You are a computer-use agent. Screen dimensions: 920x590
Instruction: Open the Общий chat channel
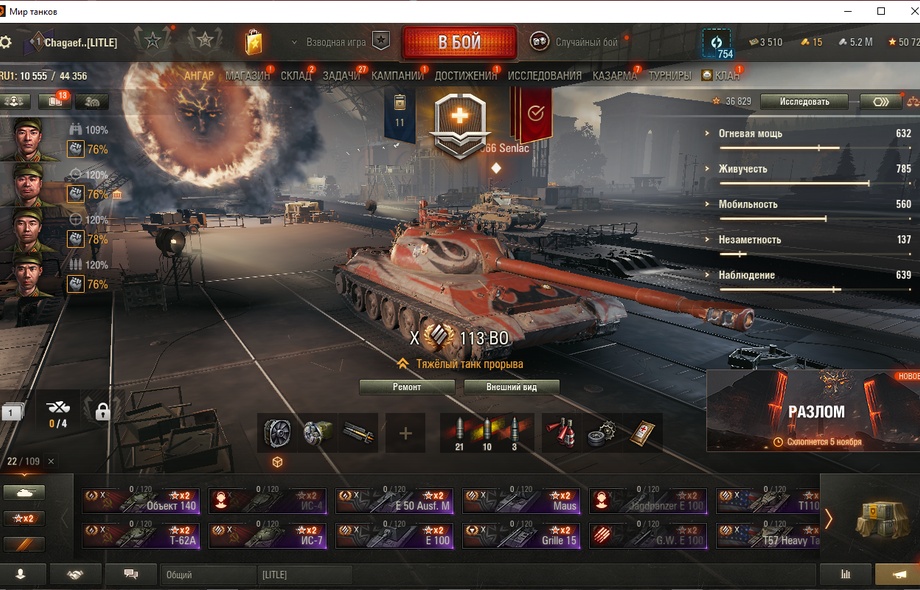tap(205, 575)
